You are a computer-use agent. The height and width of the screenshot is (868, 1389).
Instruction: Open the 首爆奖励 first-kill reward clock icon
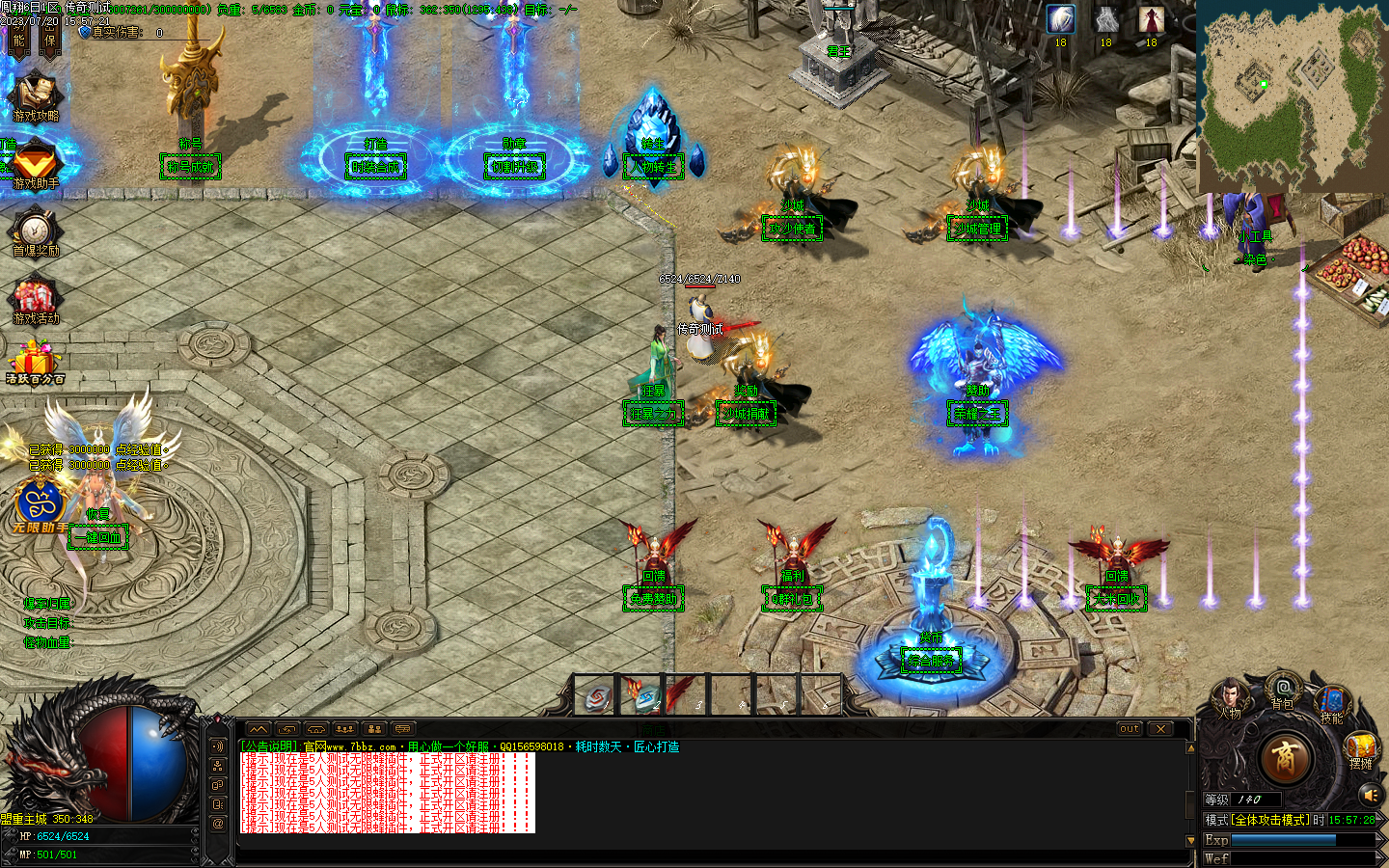(x=34, y=231)
